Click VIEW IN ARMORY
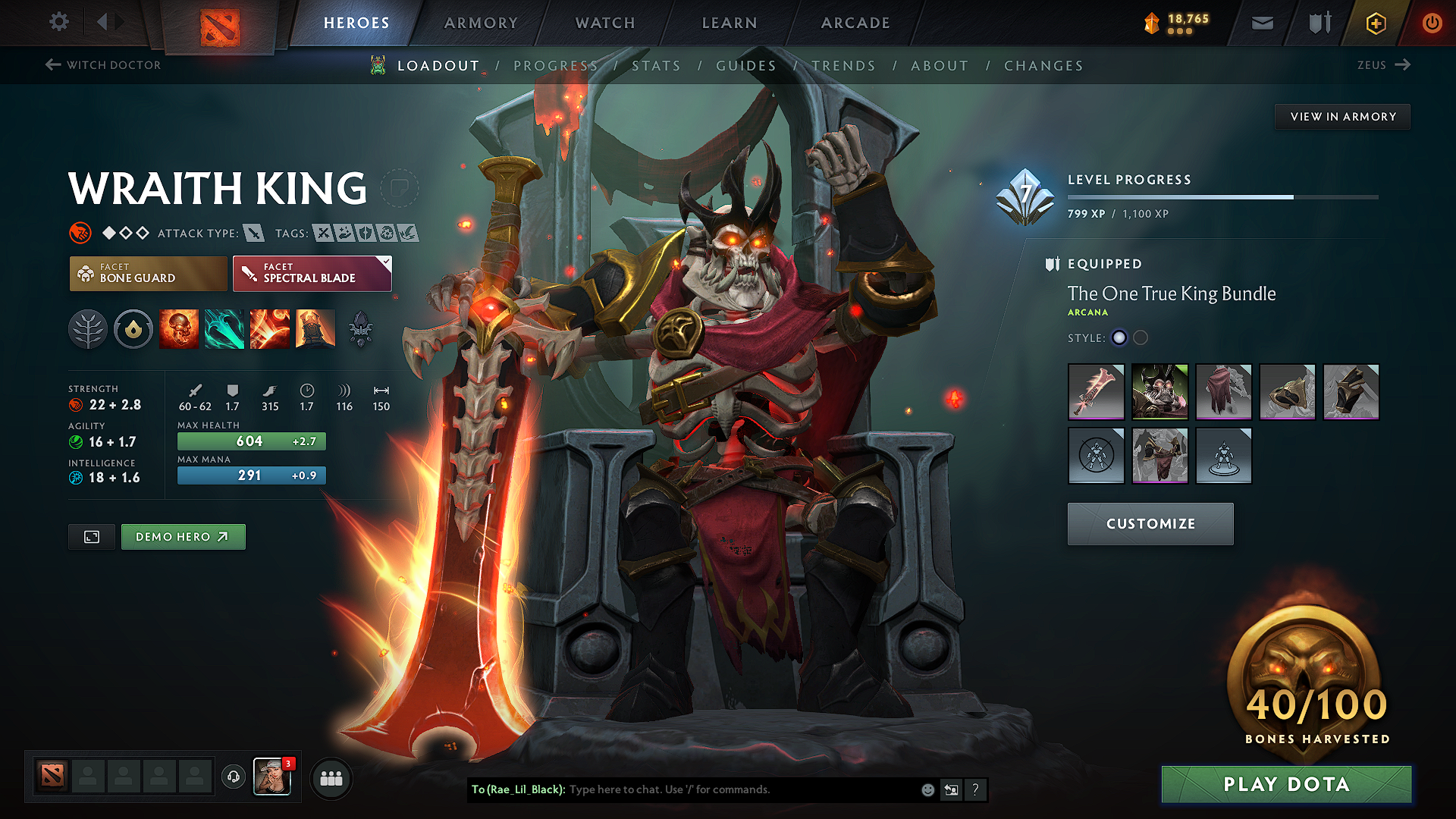The width and height of the screenshot is (1456, 819). click(x=1342, y=116)
